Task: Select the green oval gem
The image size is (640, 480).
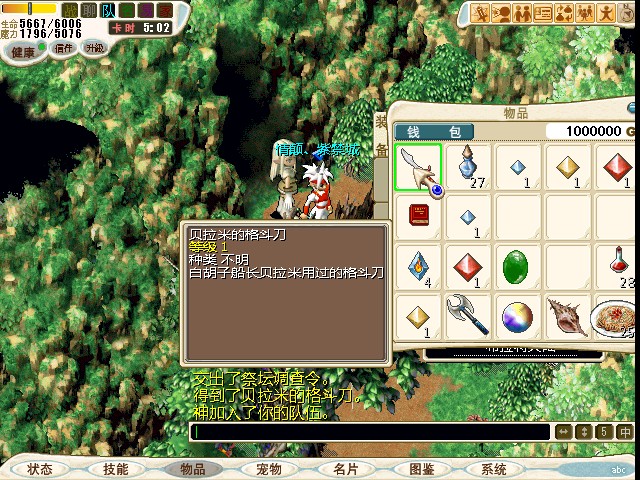Action: tap(517, 266)
